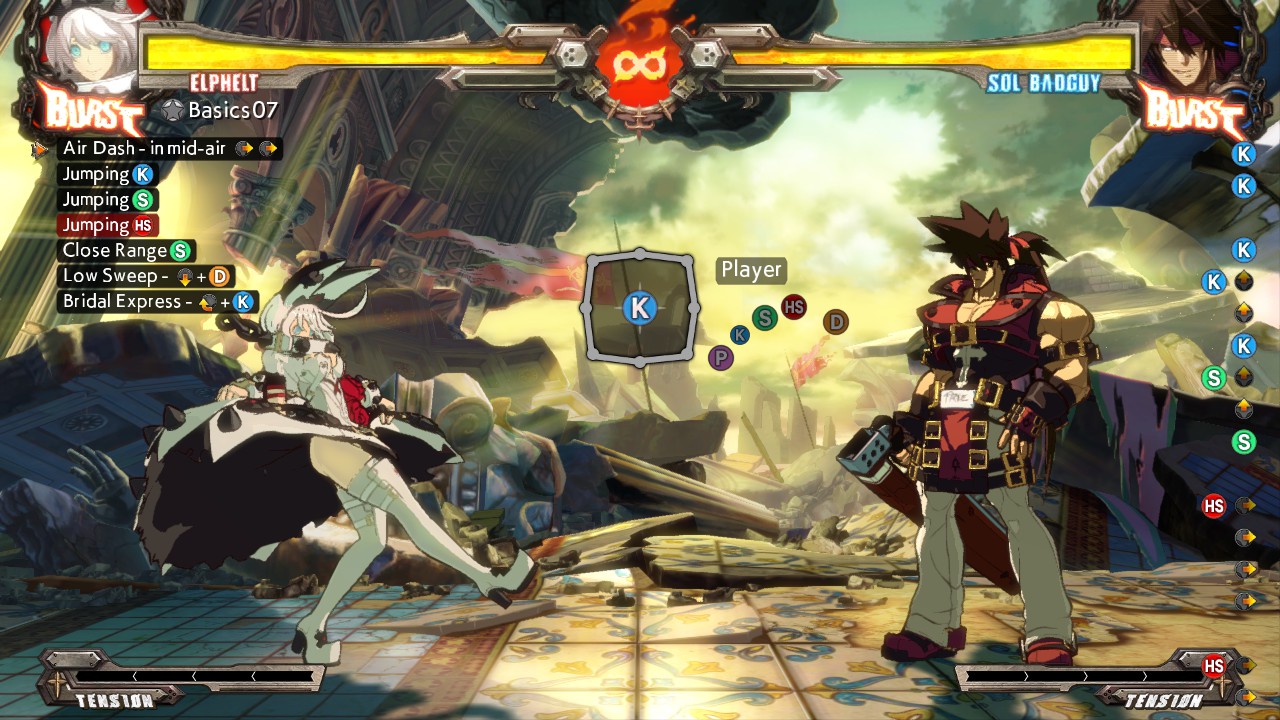Click the dark red HS icon beside Player

coord(794,307)
